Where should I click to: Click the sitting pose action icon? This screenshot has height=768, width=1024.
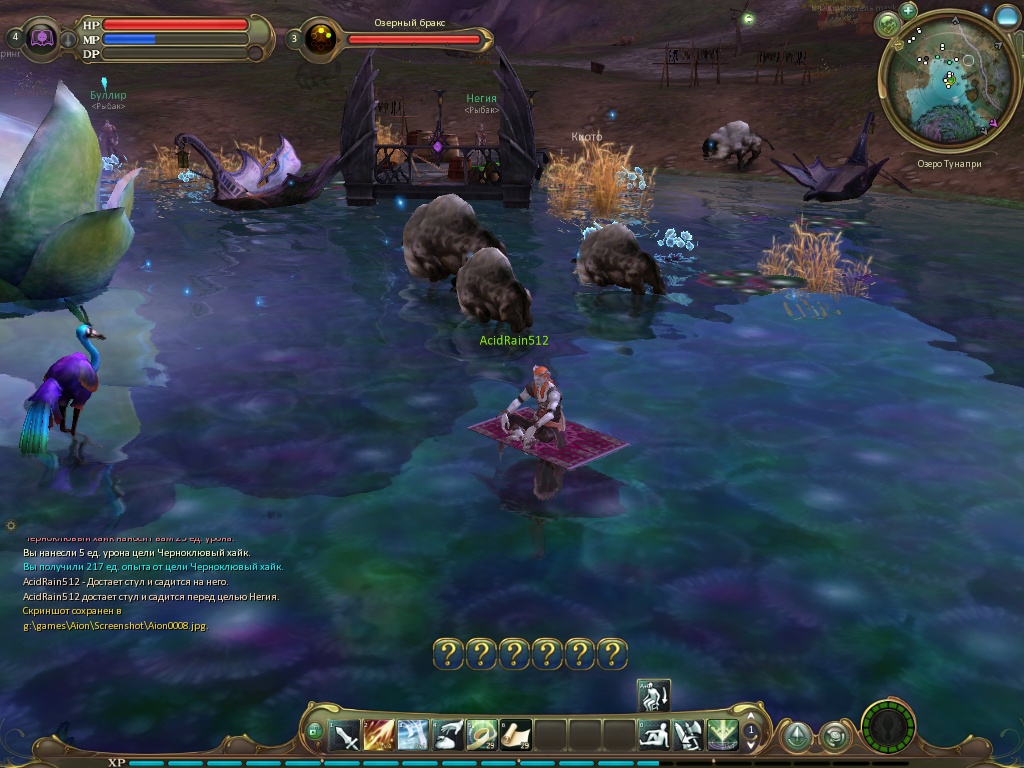654,735
